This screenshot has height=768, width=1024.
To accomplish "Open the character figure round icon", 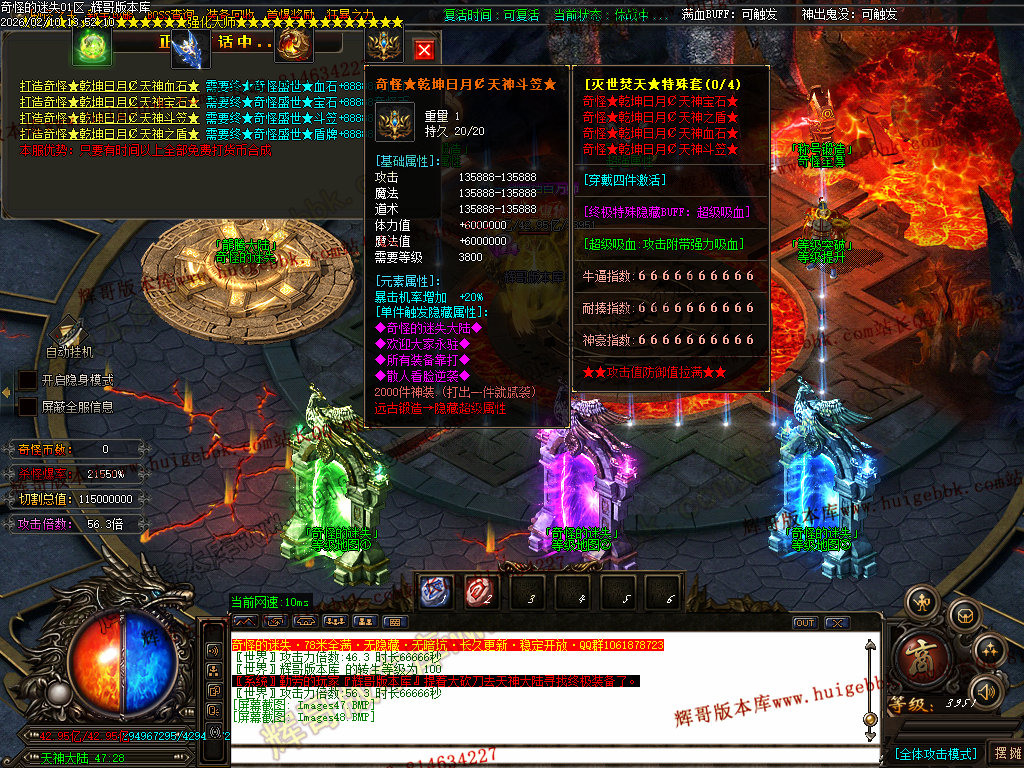I will pyautogui.click(x=921, y=601).
